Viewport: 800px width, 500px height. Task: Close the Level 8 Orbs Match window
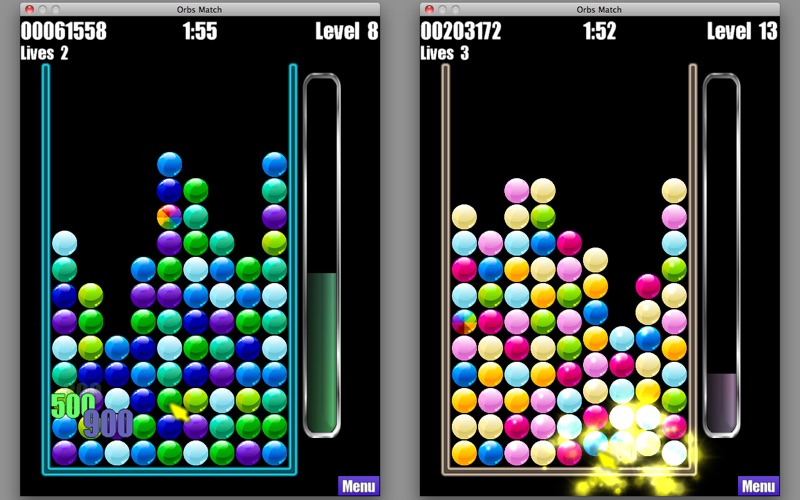coord(29,9)
